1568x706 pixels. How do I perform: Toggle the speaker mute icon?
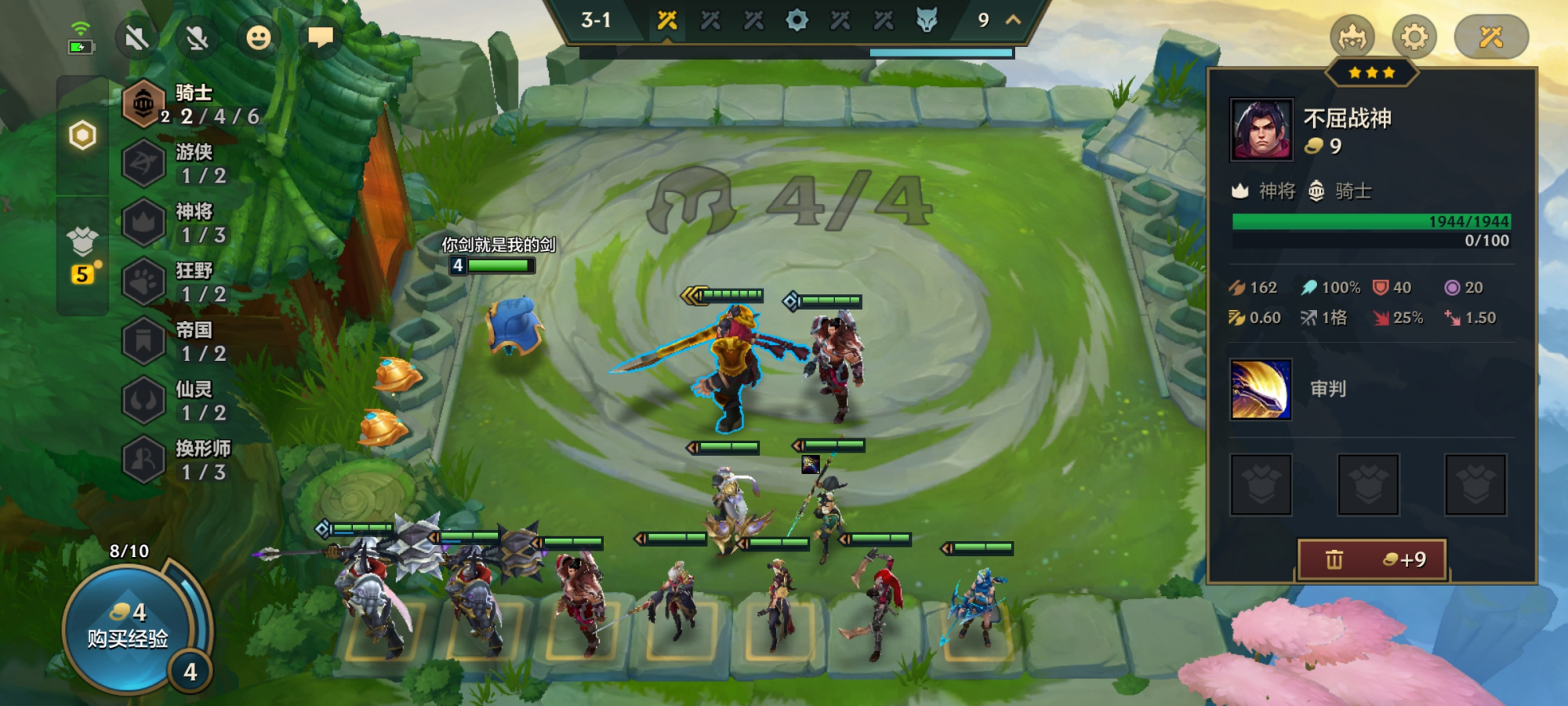[136, 37]
